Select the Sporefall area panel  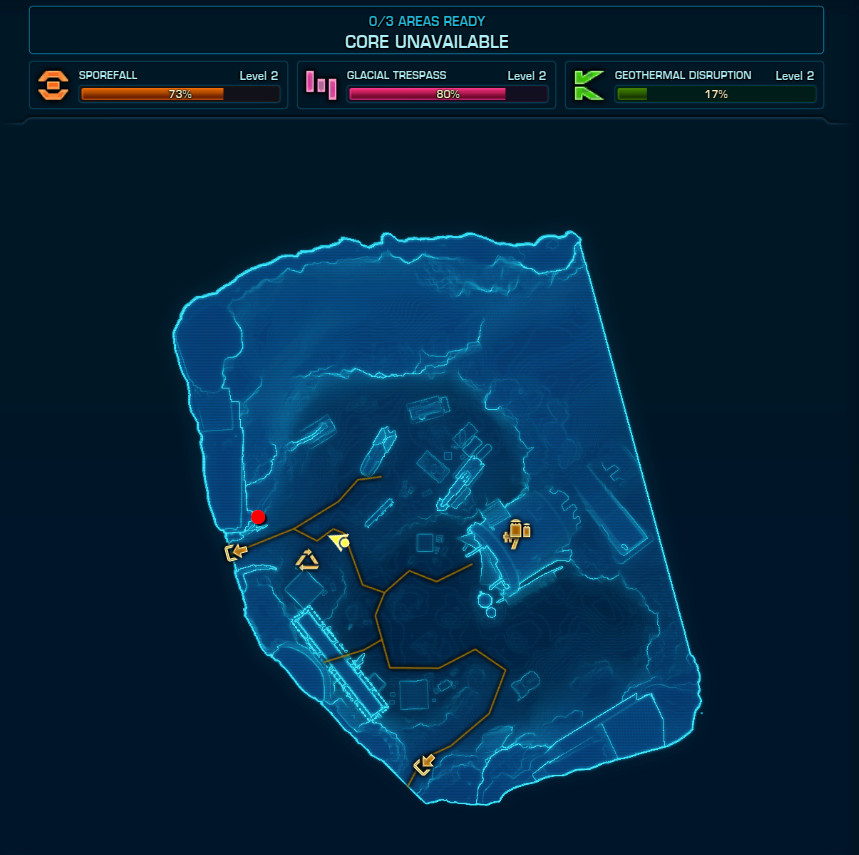159,85
